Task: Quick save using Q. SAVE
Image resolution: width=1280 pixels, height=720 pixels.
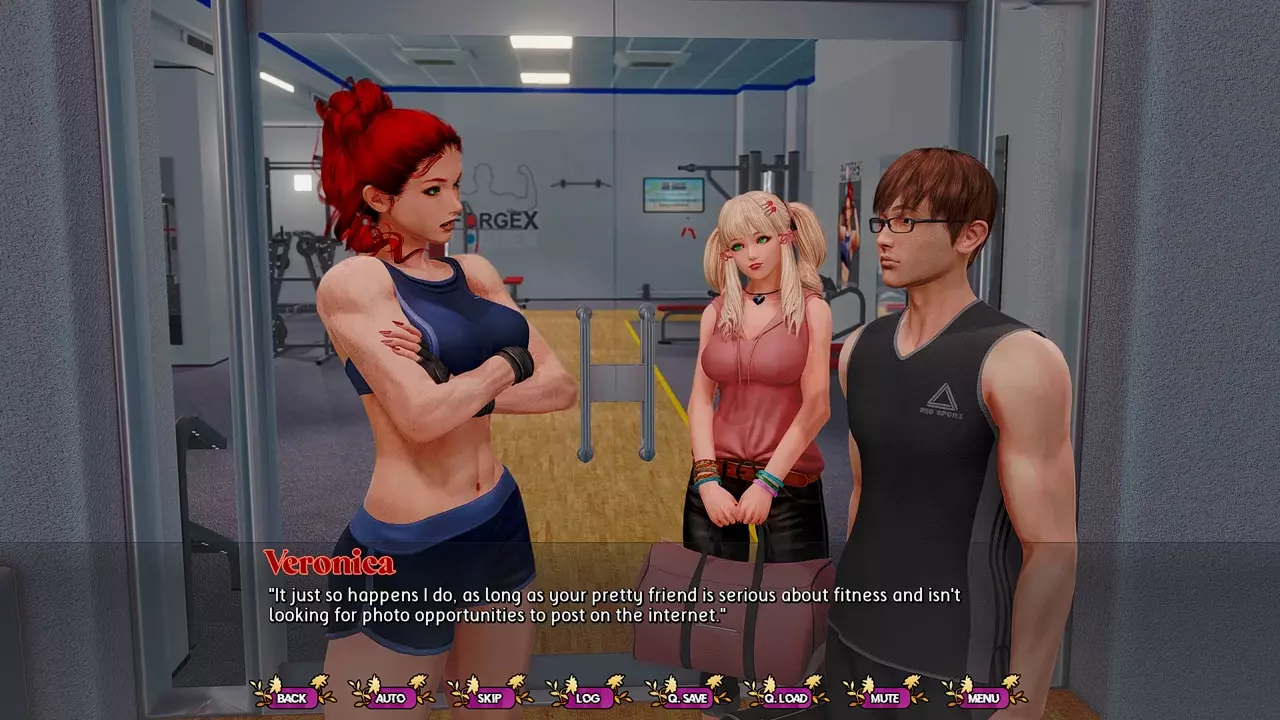Action: tap(687, 697)
